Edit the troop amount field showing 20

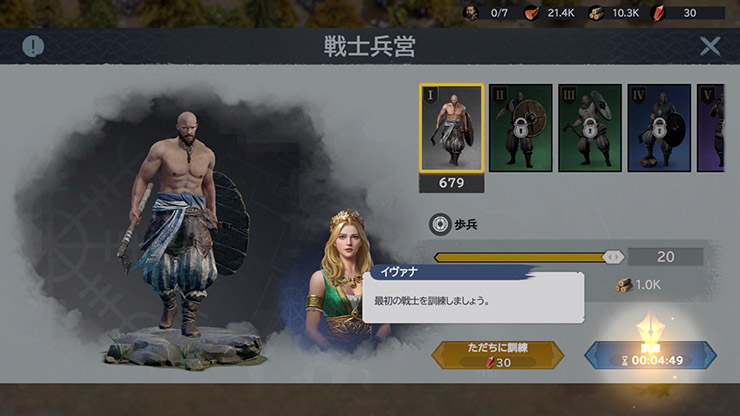tap(665, 257)
